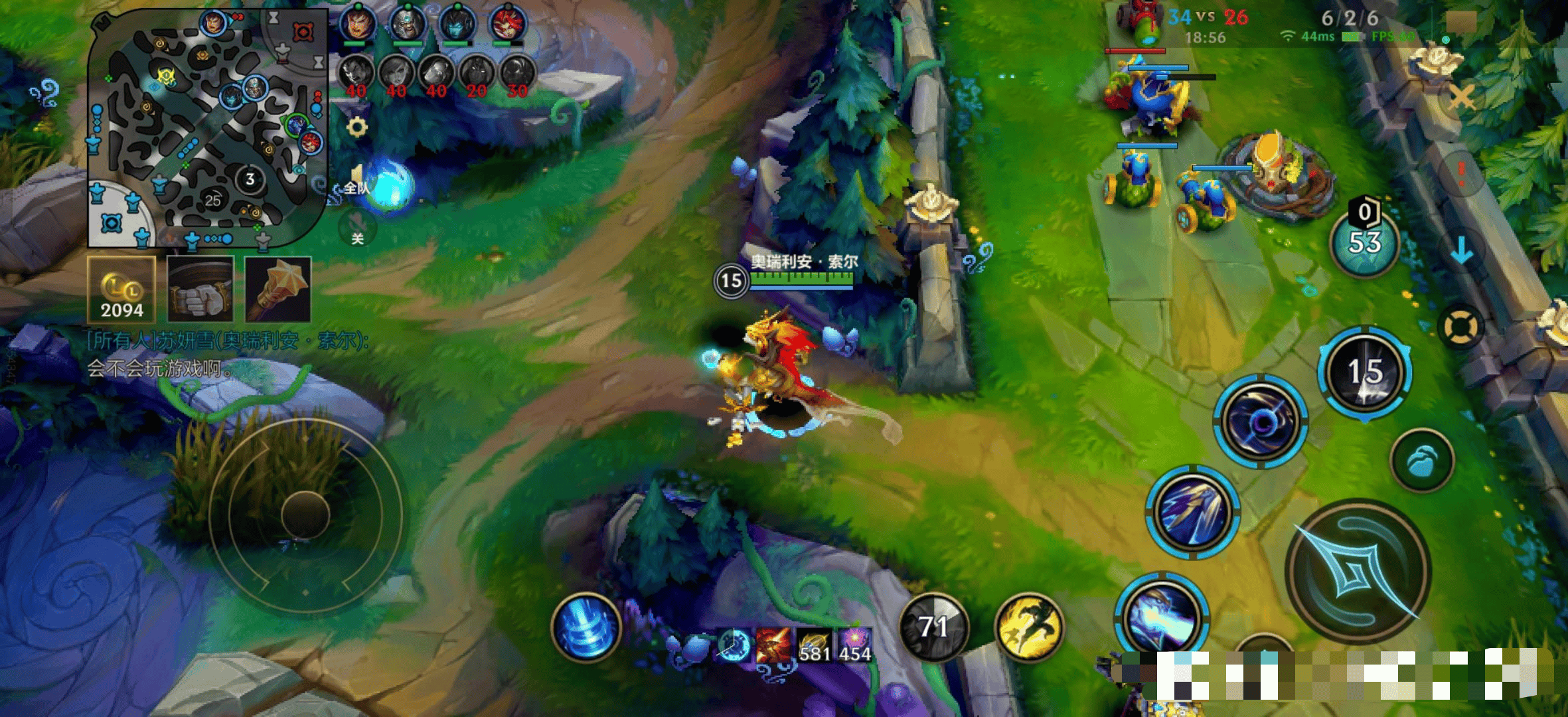Screen dimensions: 1568x717
Task: Cast the blue lightning shards ability
Action: [1192, 511]
